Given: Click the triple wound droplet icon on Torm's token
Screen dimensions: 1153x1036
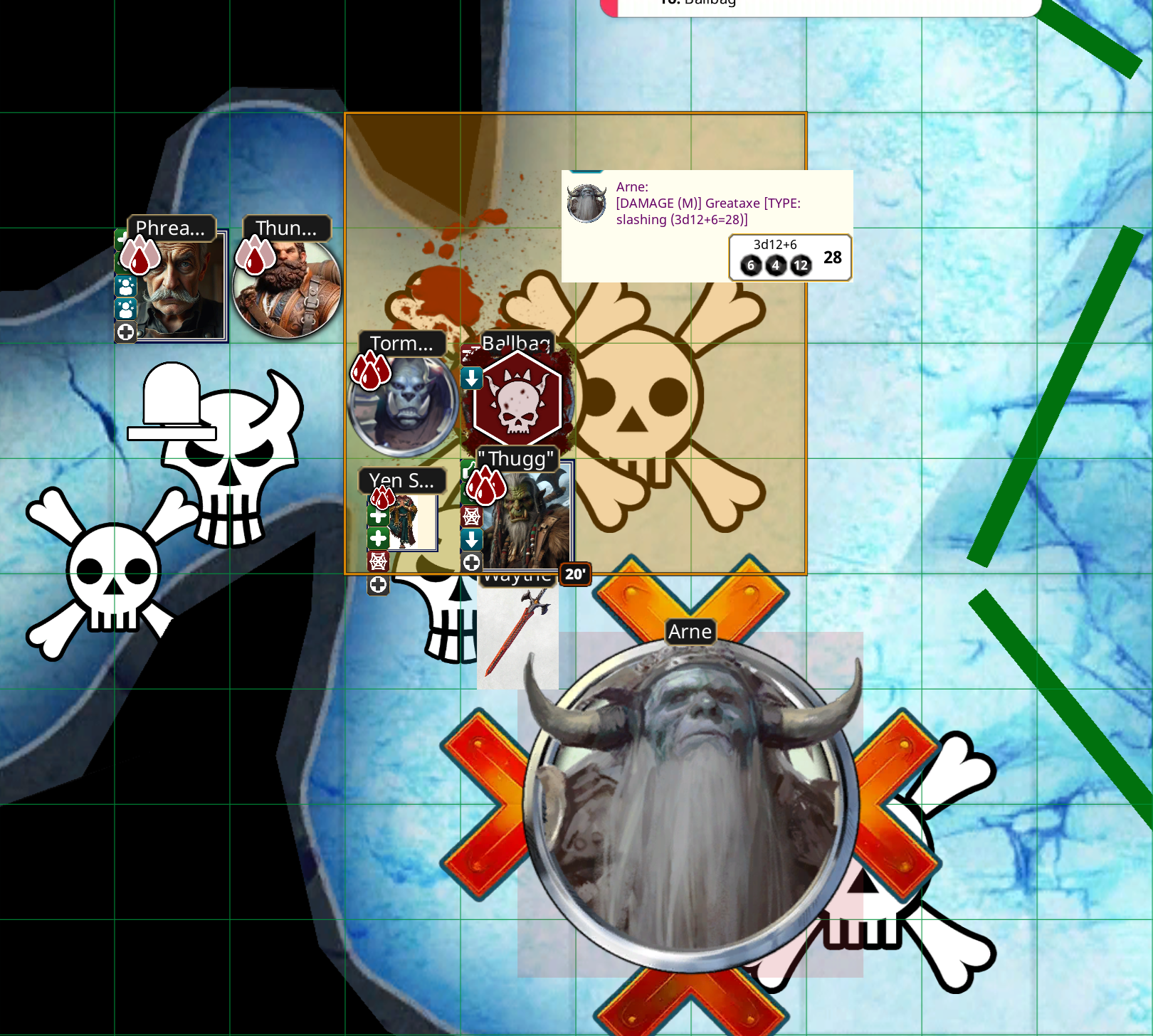Looking at the screenshot, I should click(x=371, y=370).
